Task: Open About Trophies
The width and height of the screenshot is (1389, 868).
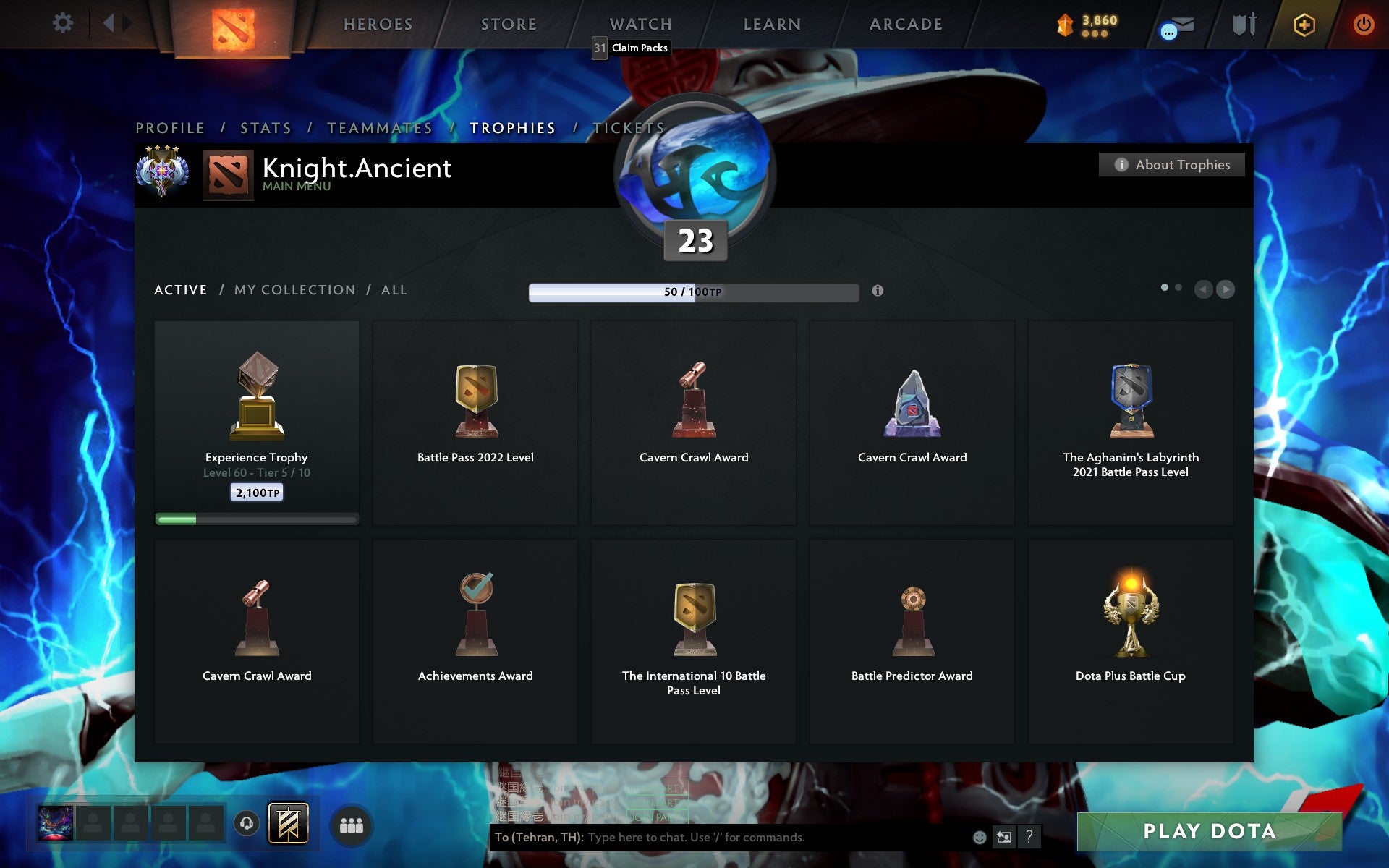Action: coord(1171,164)
